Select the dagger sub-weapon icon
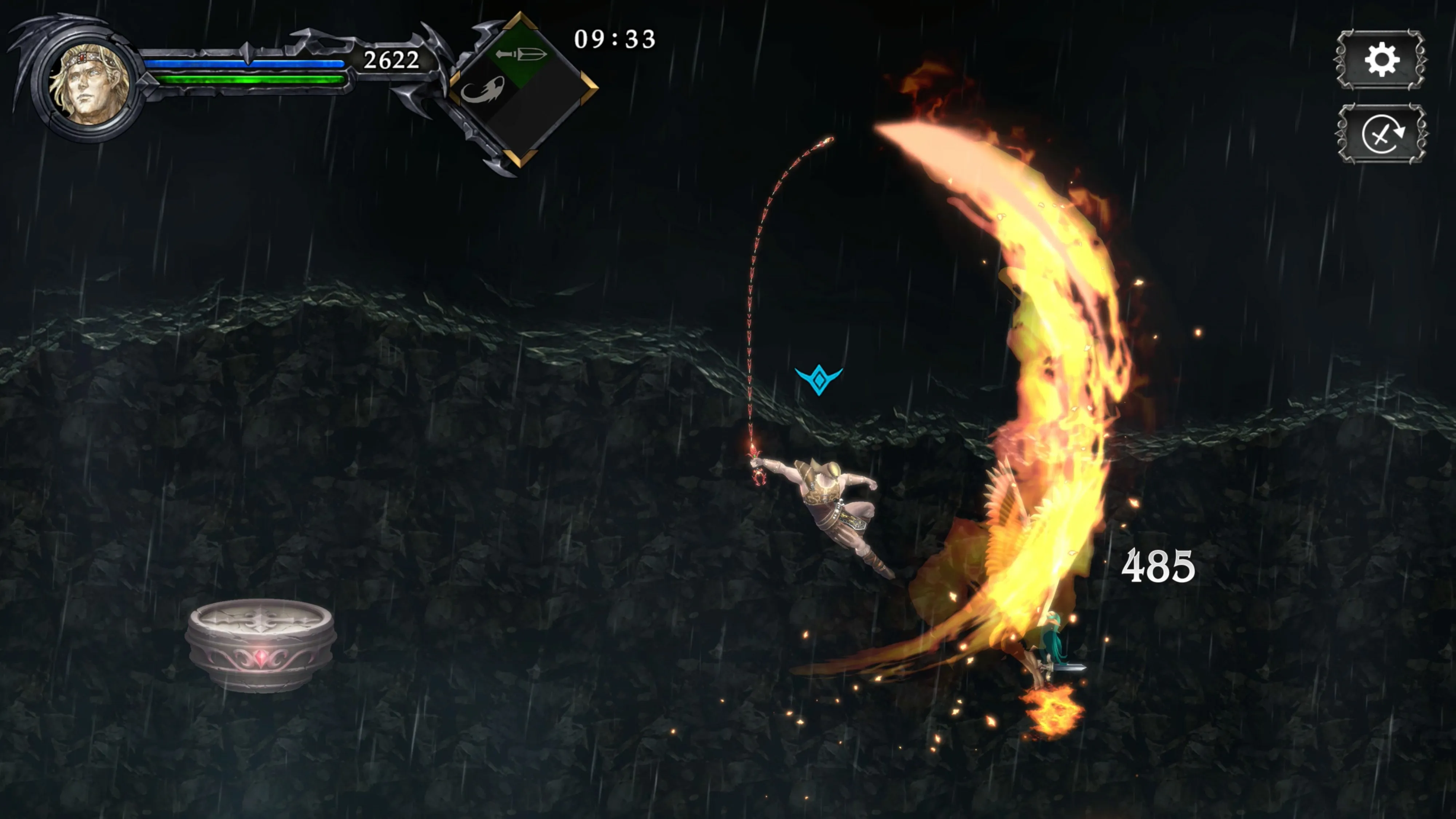1456x819 pixels. pos(521,55)
